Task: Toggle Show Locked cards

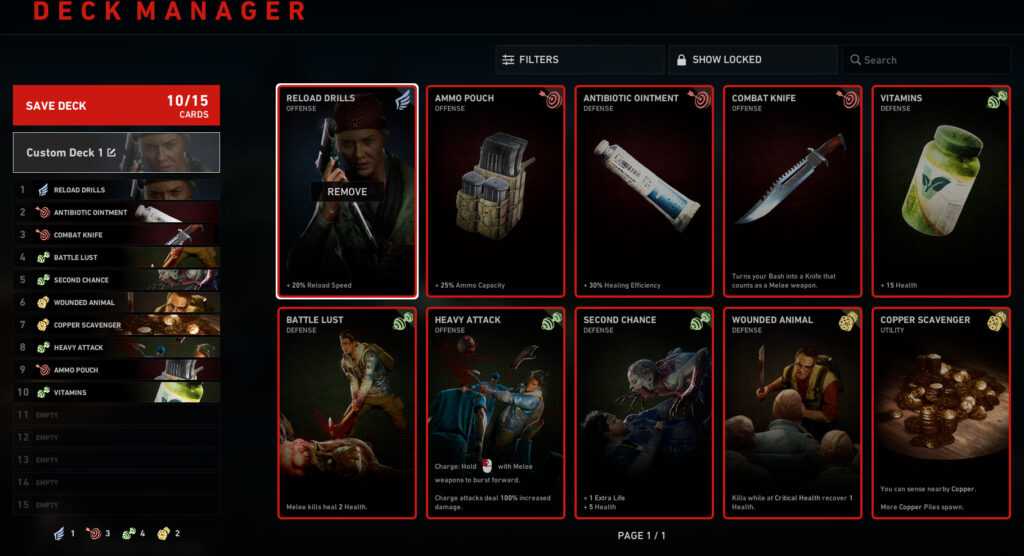Action: pos(752,60)
